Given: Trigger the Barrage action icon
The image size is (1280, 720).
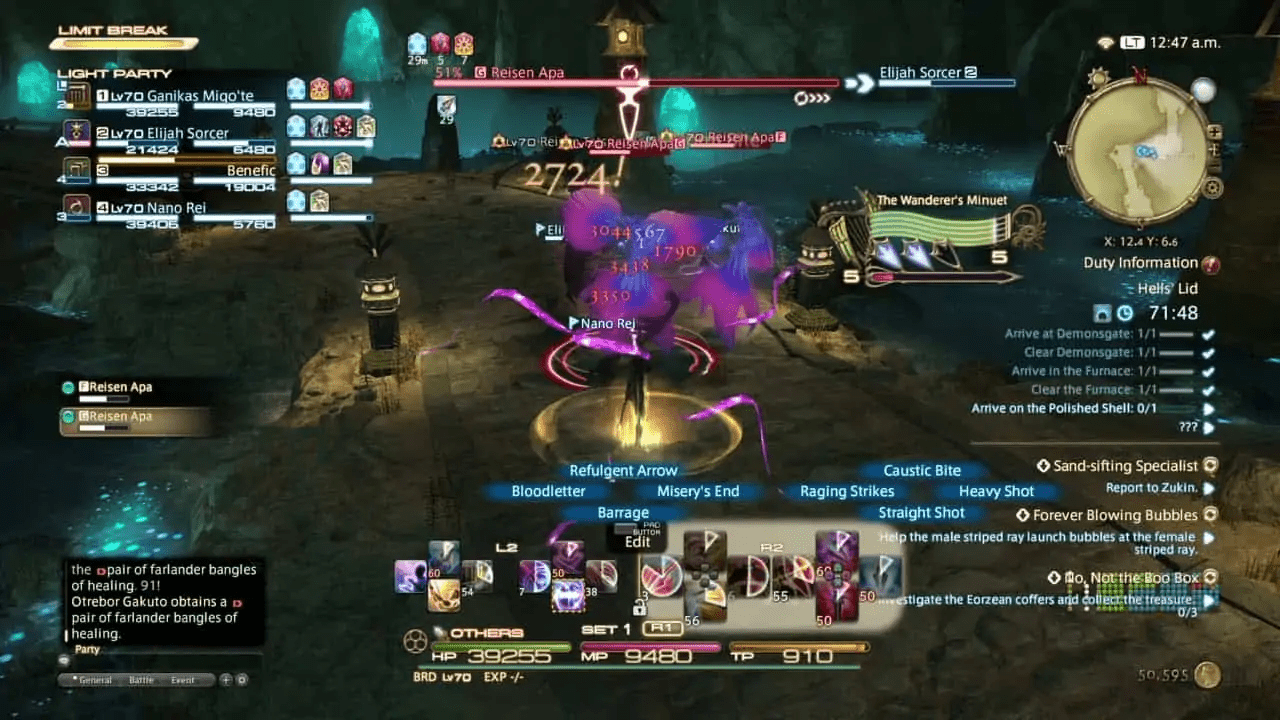Looking at the screenshot, I should pyautogui.click(x=623, y=512).
